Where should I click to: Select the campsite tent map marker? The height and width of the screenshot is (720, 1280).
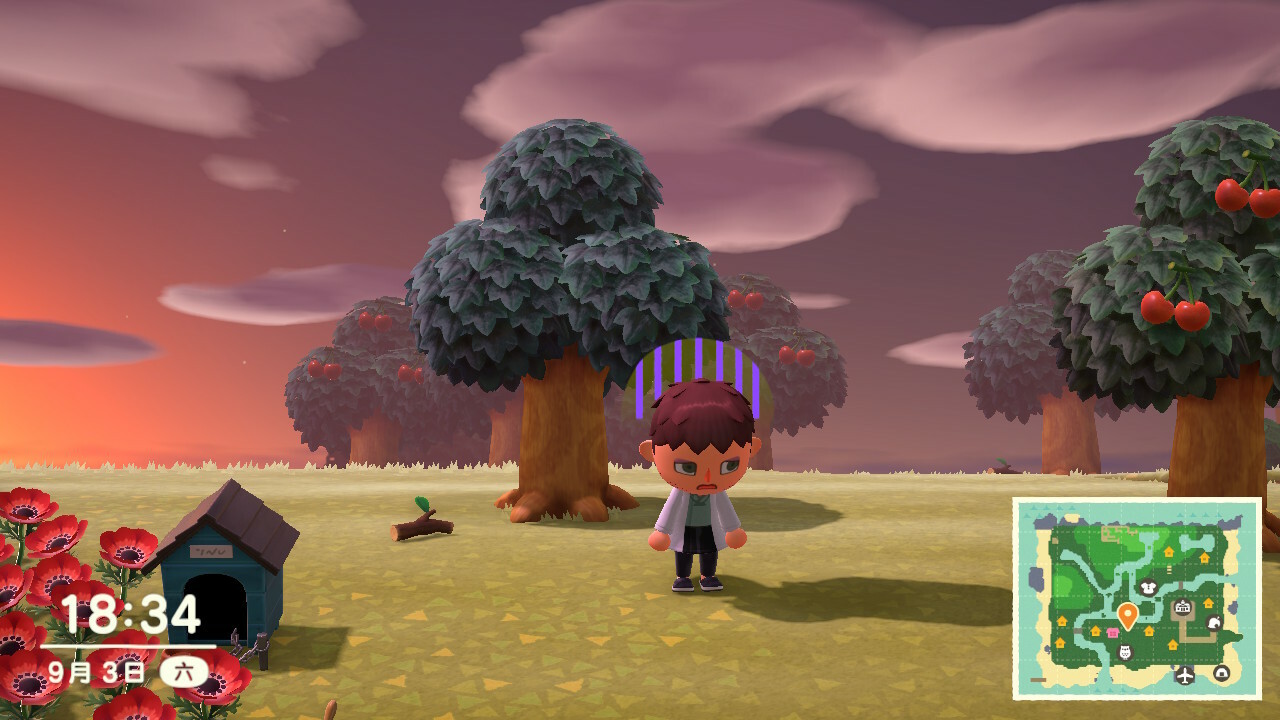(x=1221, y=673)
